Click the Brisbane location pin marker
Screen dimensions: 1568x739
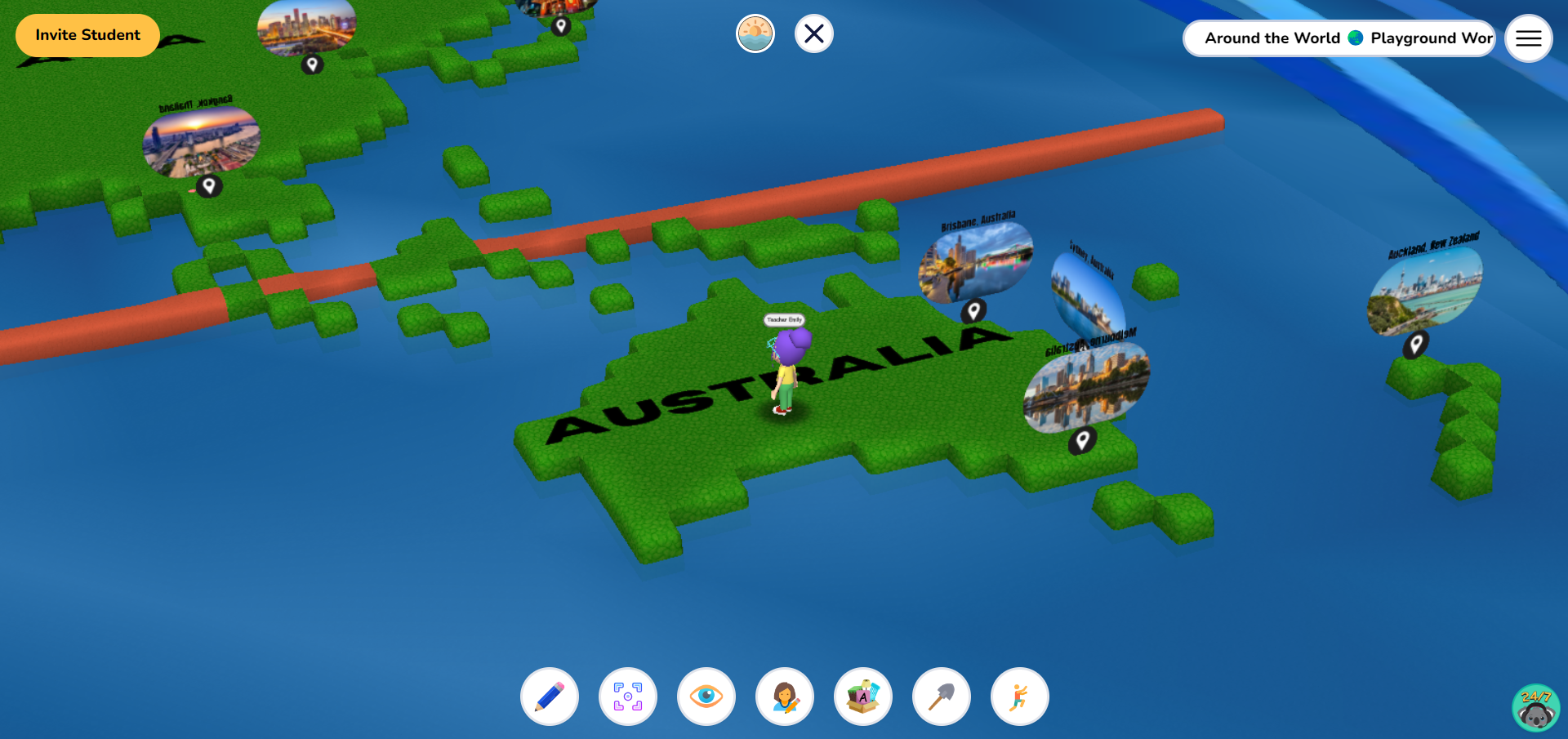point(974,309)
